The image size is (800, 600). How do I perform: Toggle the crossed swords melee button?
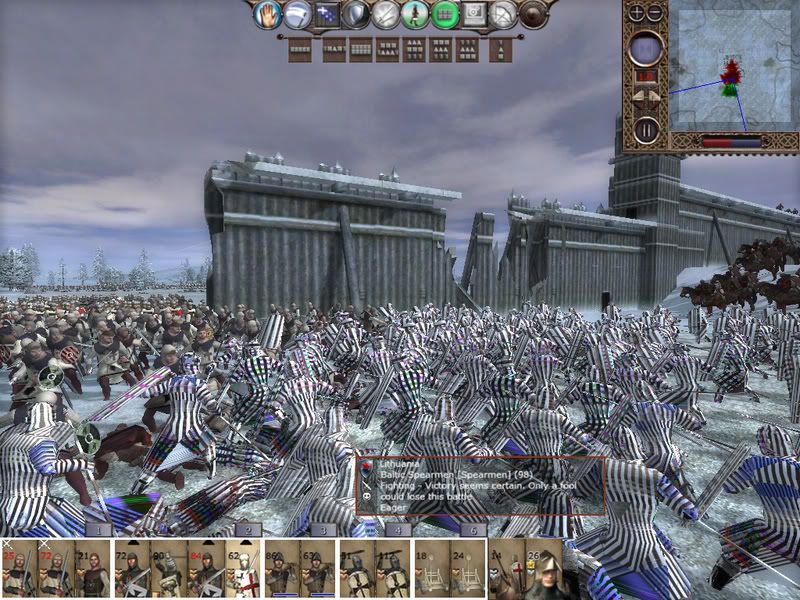click(385, 14)
